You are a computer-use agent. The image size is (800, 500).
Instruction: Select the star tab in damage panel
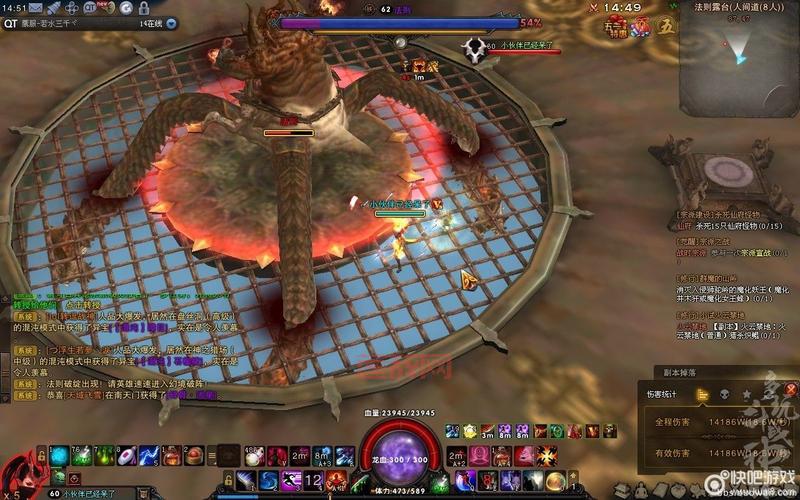click(x=746, y=394)
